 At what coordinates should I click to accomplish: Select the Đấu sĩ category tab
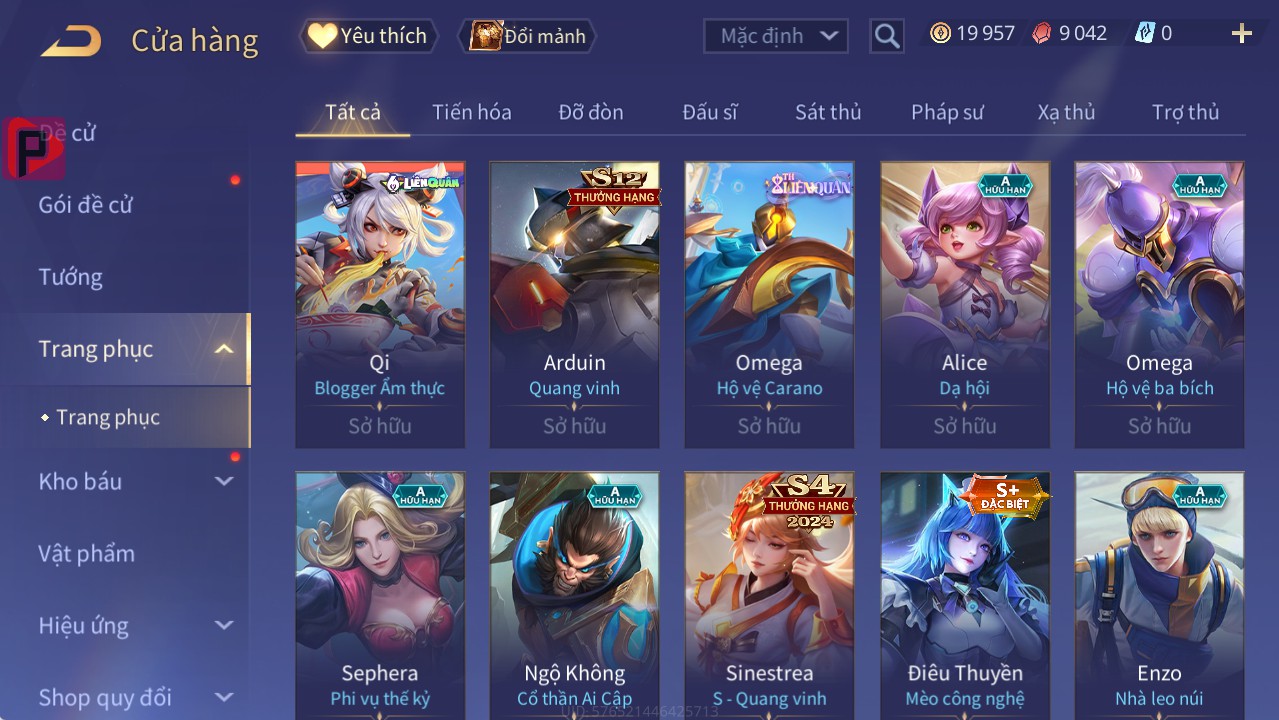(x=709, y=112)
